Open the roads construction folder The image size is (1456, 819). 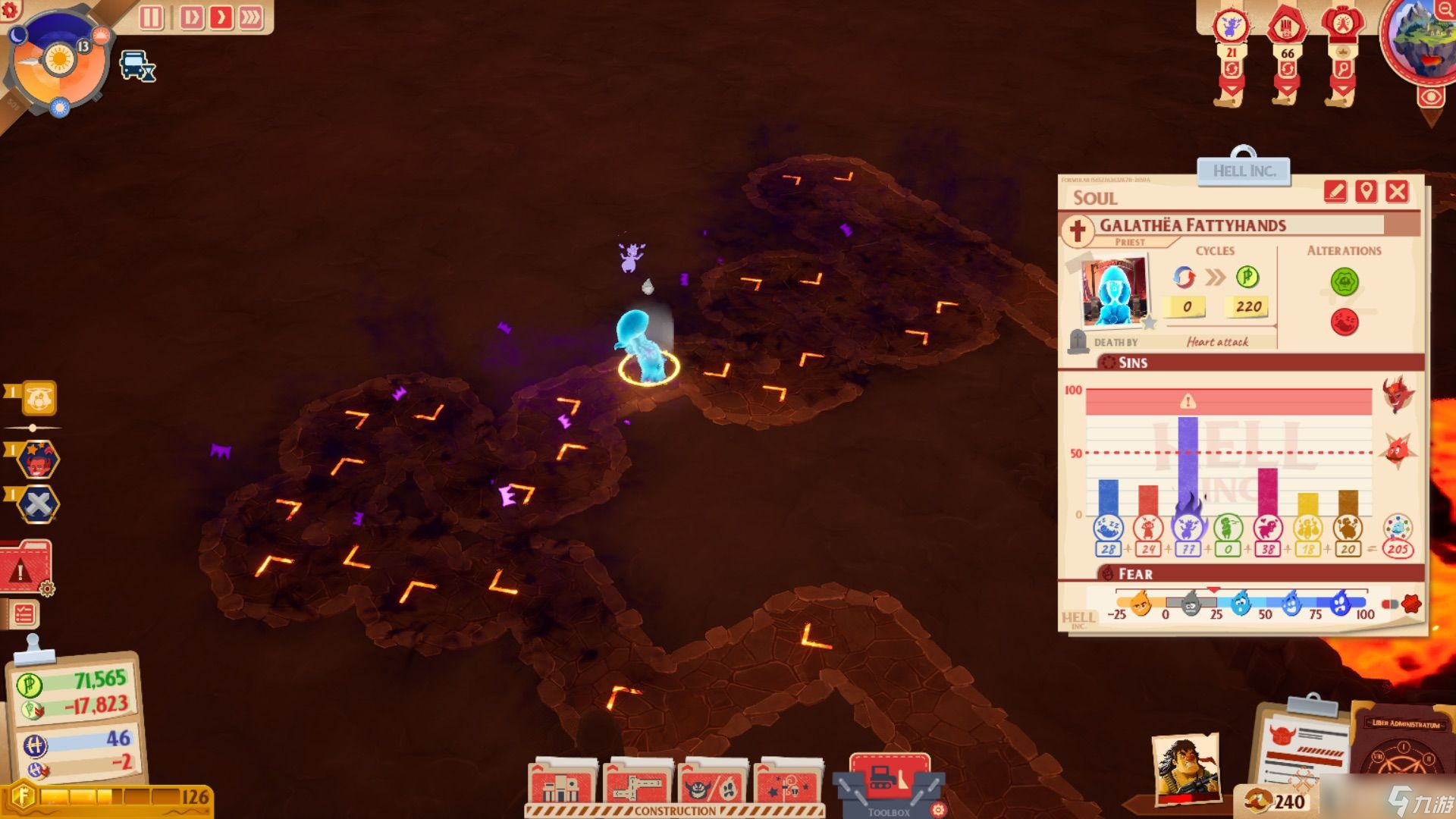click(637, 785)
